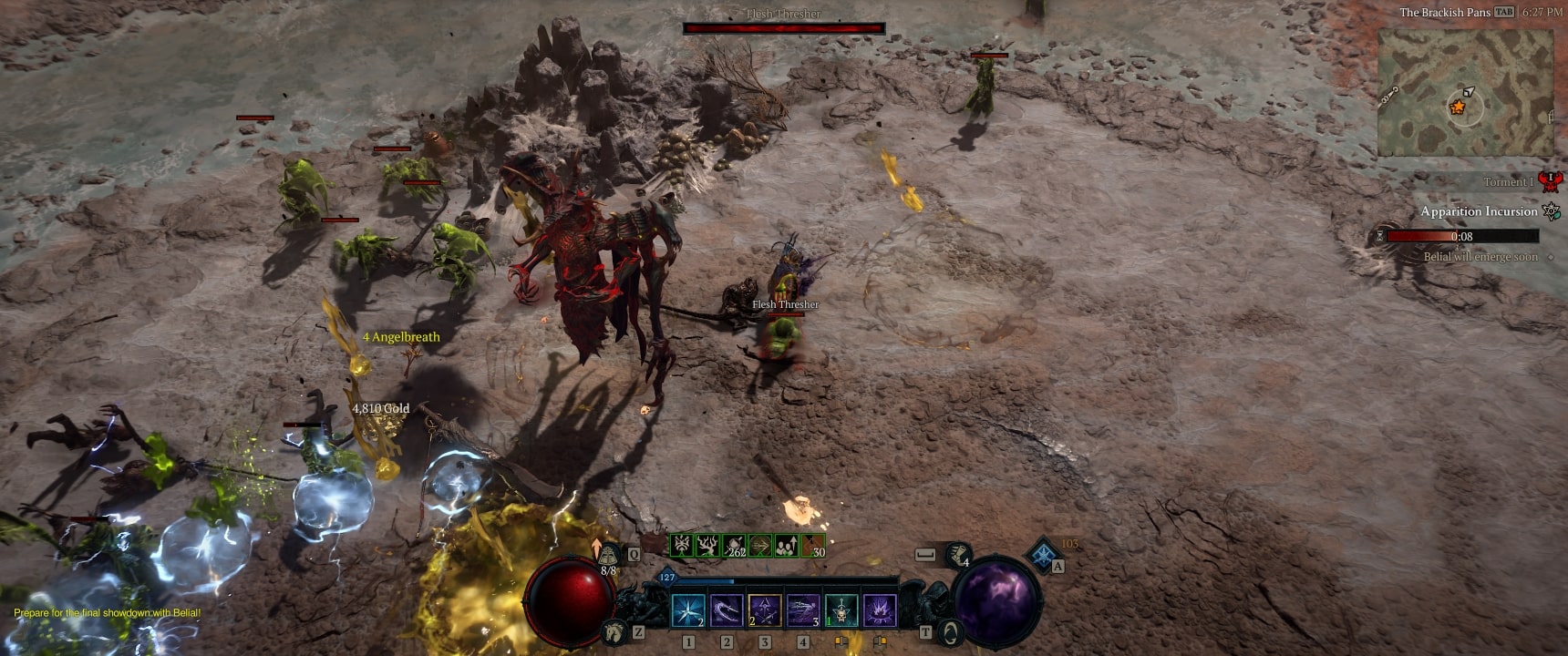Pick up the 4 Angelbreath loot label
Image resolution: width=1568 pixels, height=656 pixels.
[x=401, y=337]
